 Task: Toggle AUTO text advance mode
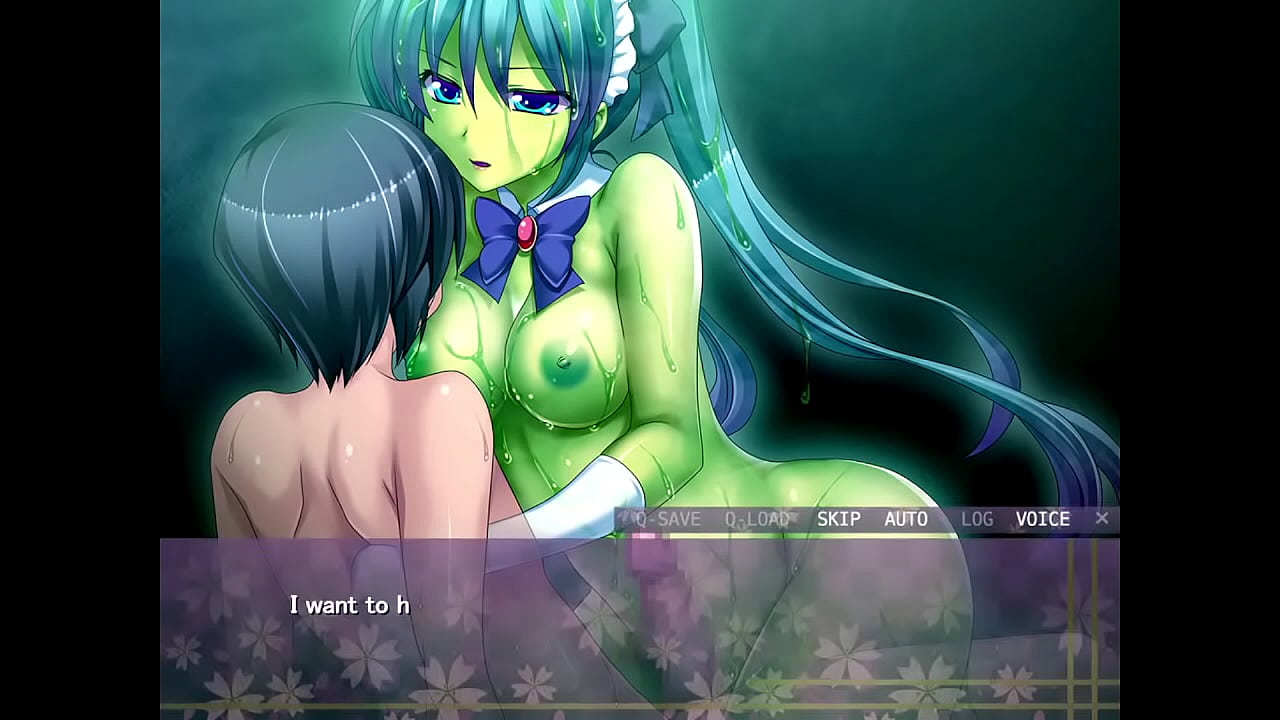[x=906, y=519]
